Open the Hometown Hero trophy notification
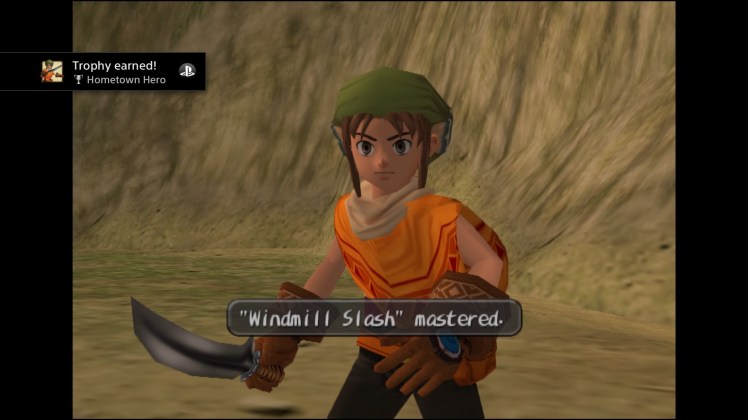 point(120,72)
